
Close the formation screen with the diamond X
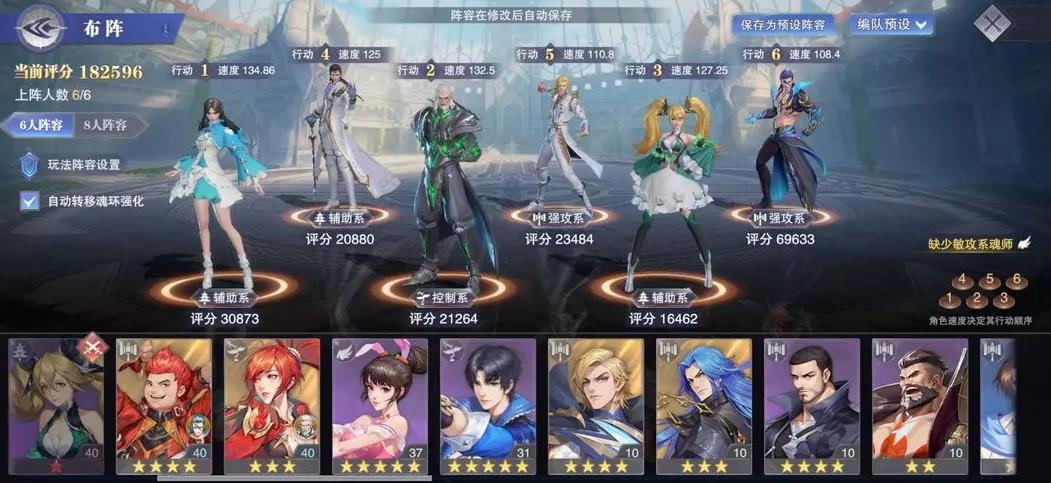992,23
